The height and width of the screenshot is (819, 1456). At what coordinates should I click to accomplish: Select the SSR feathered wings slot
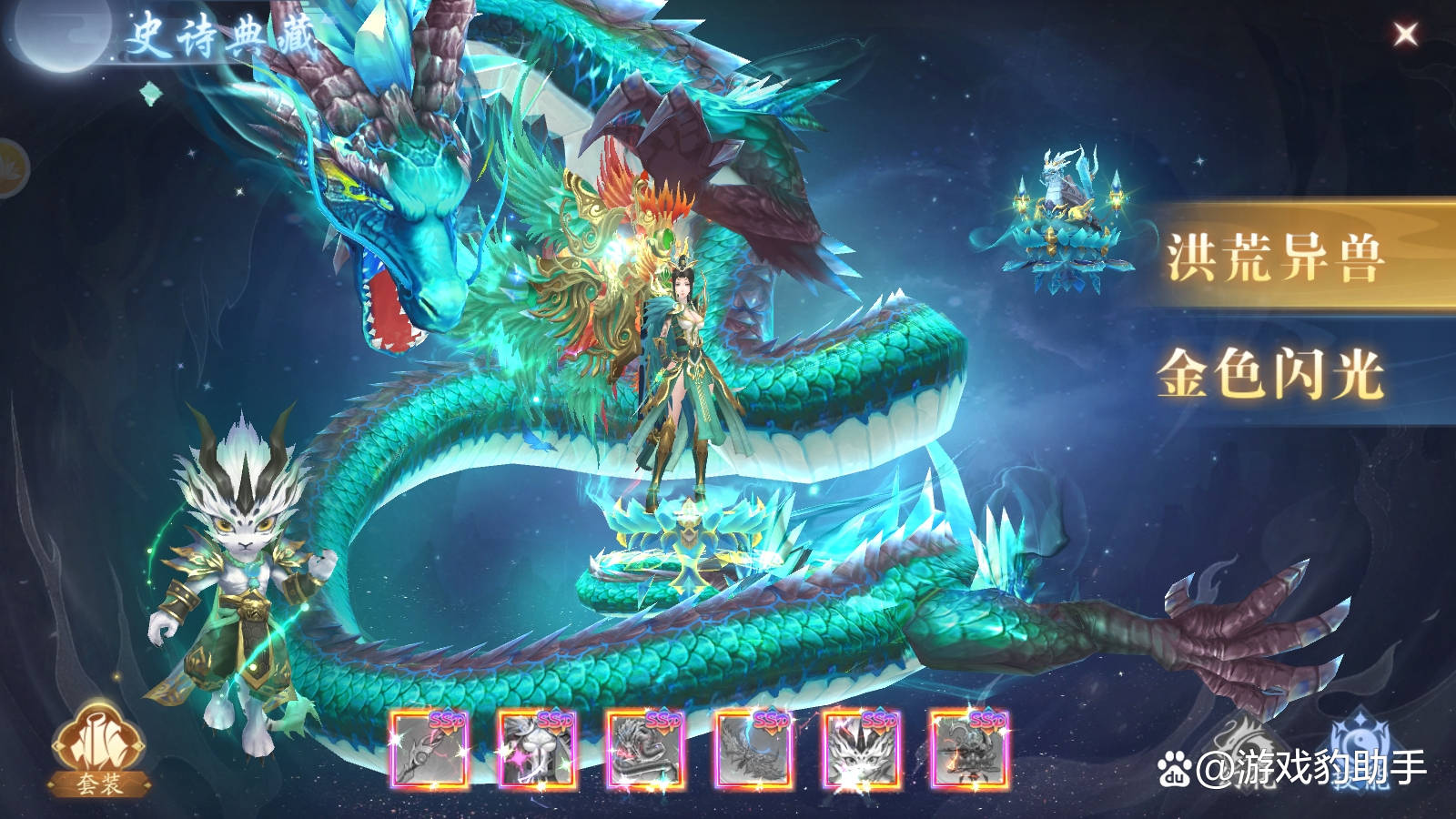click(753, 750)
